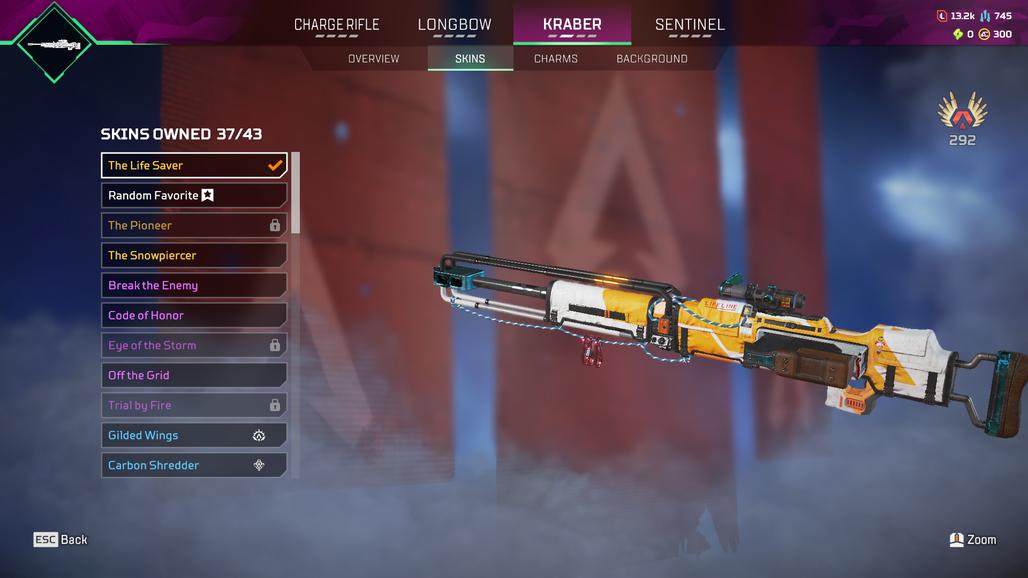1028x578 pixels.
Task: Switch to the Charms sub-tab
Action: pos(555,59)
